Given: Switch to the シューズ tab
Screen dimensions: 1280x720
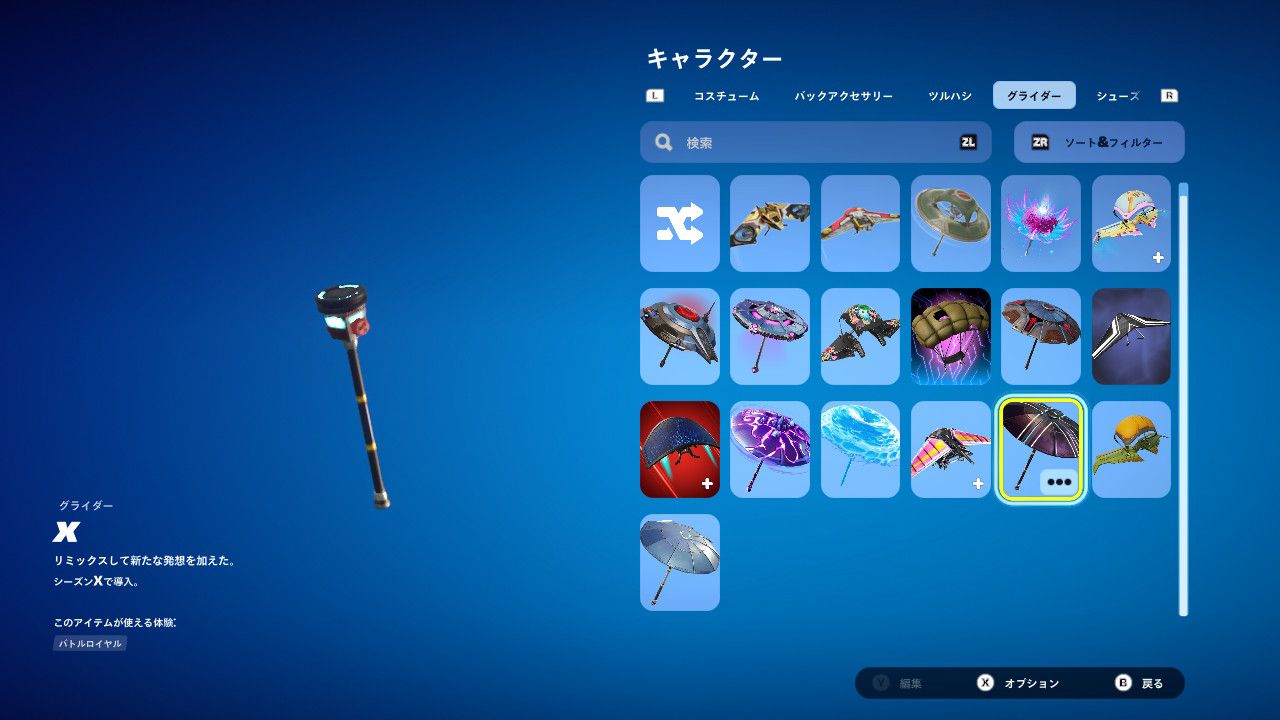Looking at the screenshot, I should click(1117, 96).
